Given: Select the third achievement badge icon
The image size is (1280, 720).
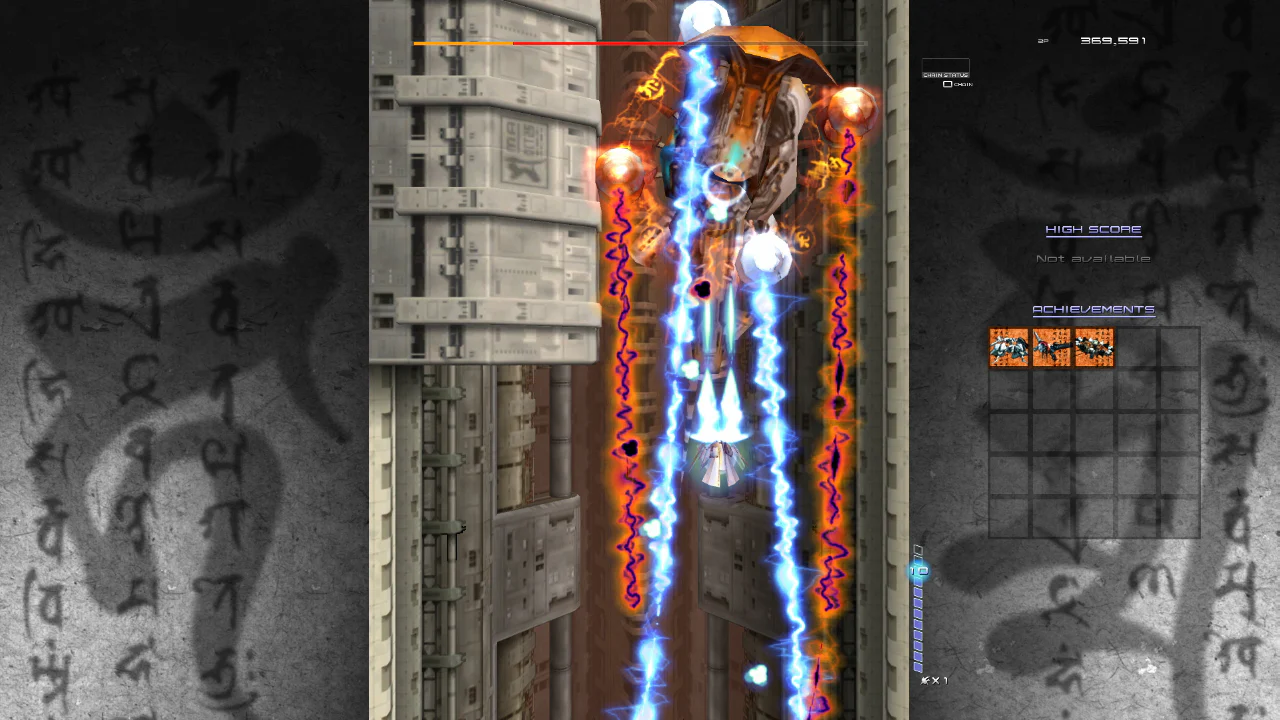Looking at the screenshot, I should click(x=1093, y=348).
